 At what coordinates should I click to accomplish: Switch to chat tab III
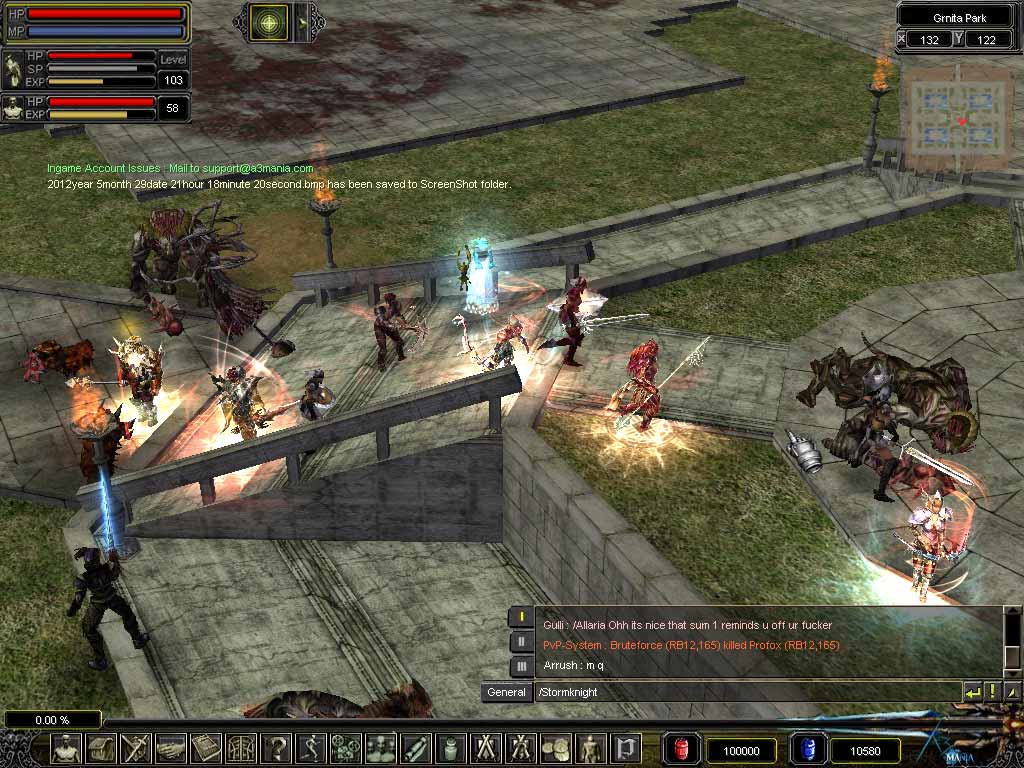pyautogui.click(x=521, y=666)
